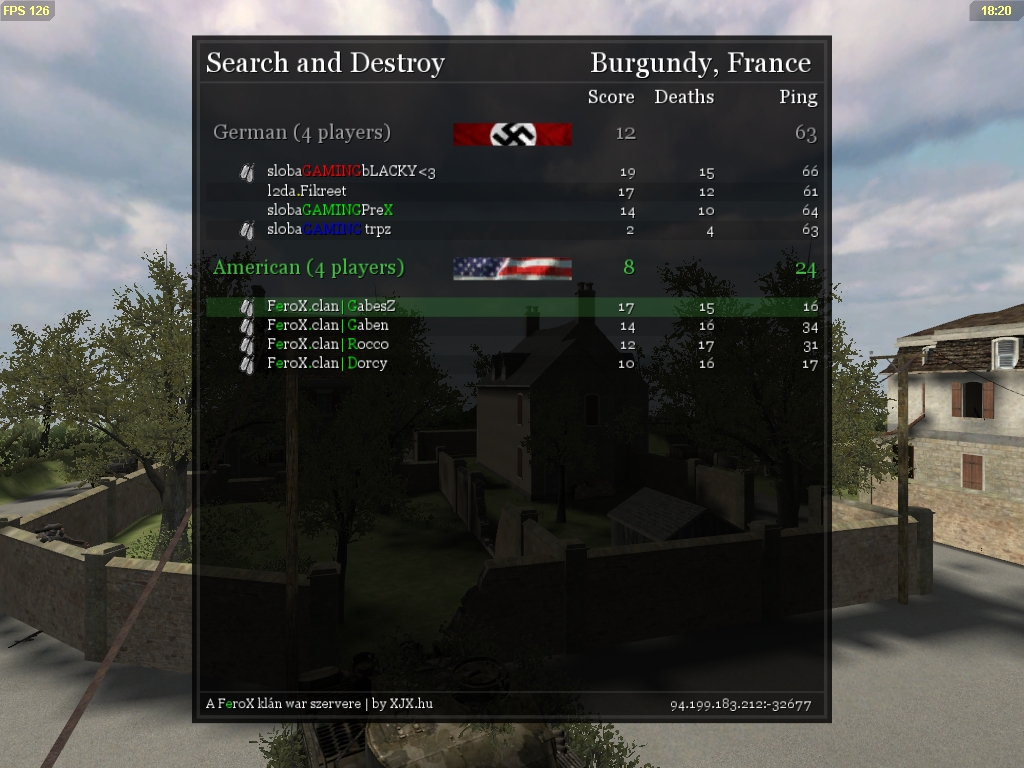
Task: Click the slobaGAMING trpz row
Action: (x=329, y=229)
